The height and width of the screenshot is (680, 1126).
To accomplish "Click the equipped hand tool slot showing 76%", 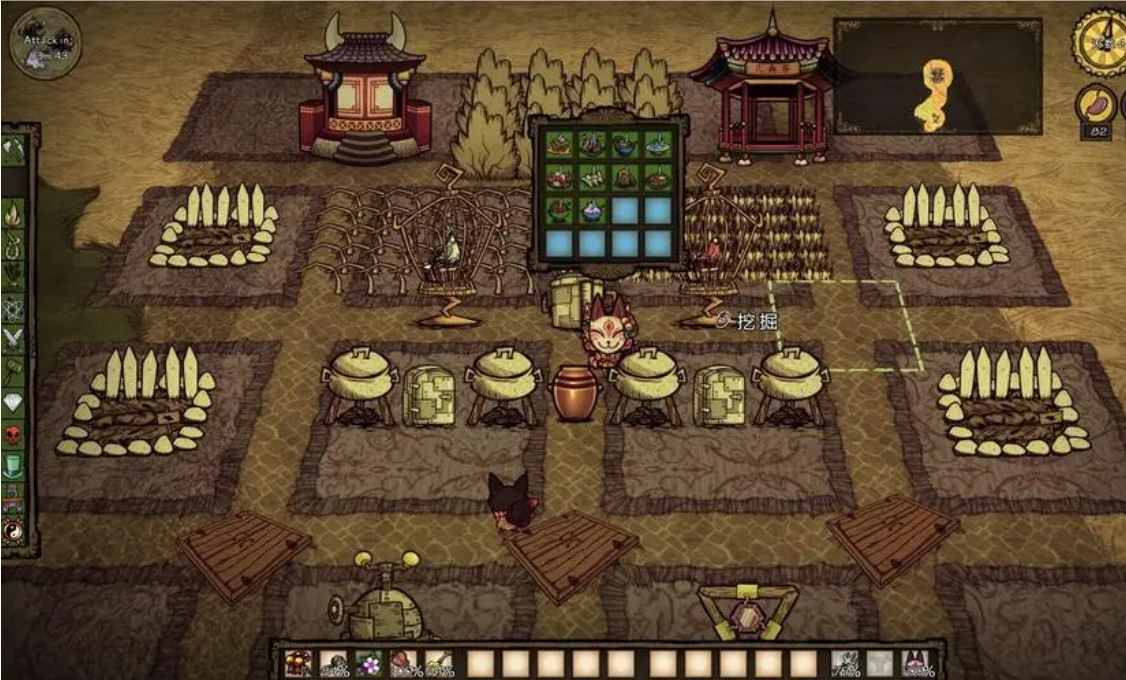I will [845, 664].
